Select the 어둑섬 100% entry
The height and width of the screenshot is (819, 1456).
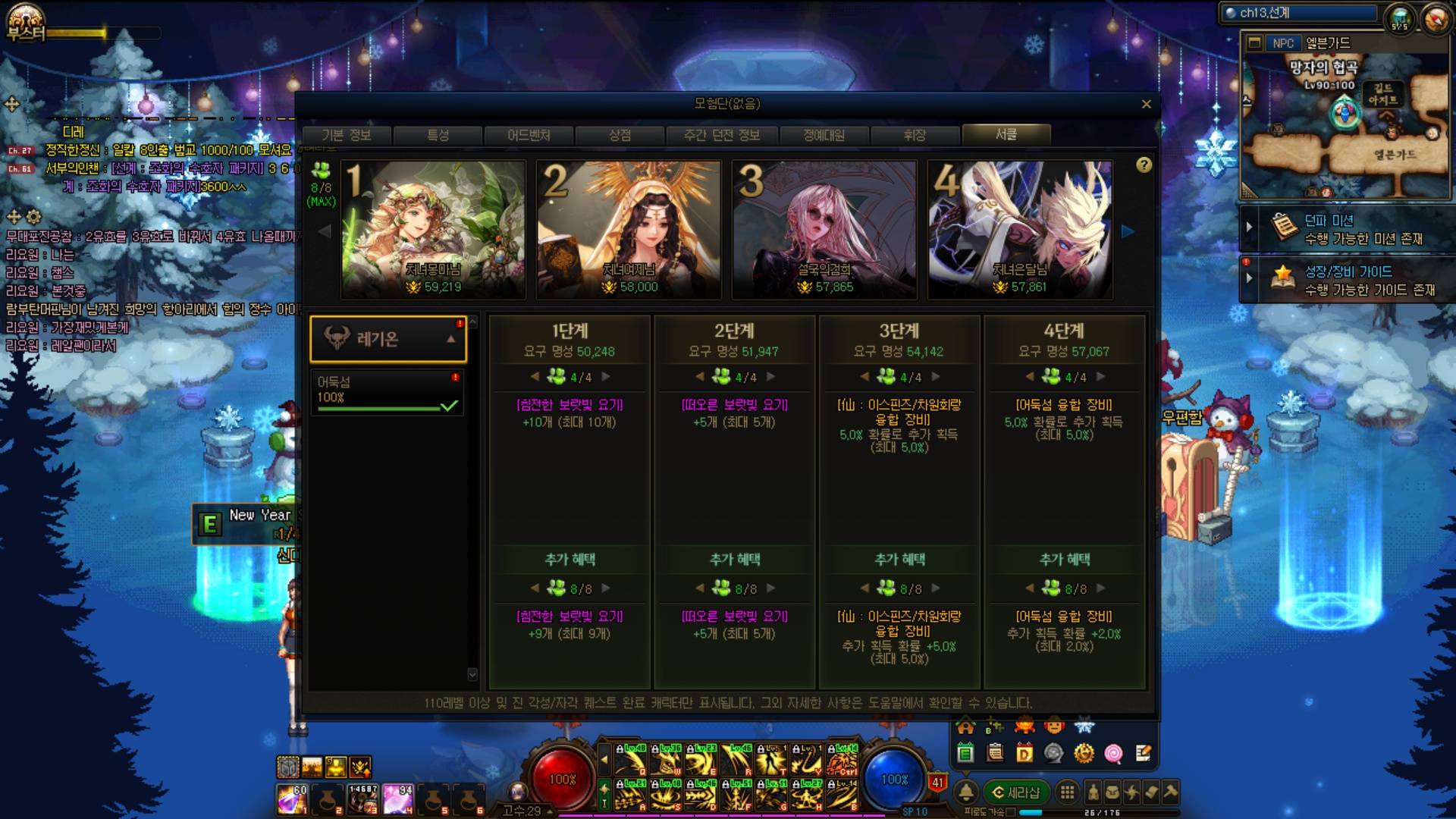coord(386,391)
